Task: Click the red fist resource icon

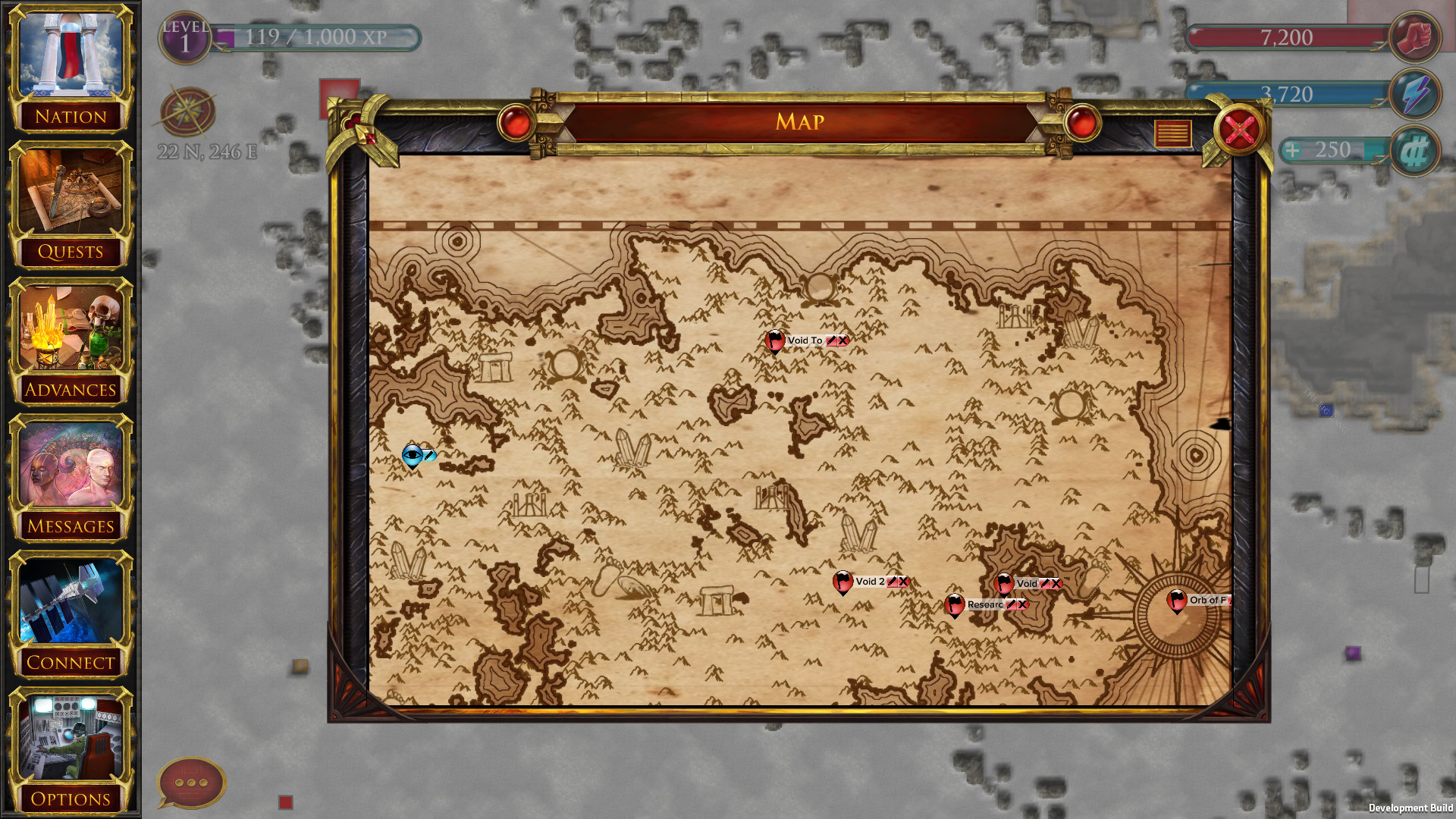Action: click(x=1415, y=38)
